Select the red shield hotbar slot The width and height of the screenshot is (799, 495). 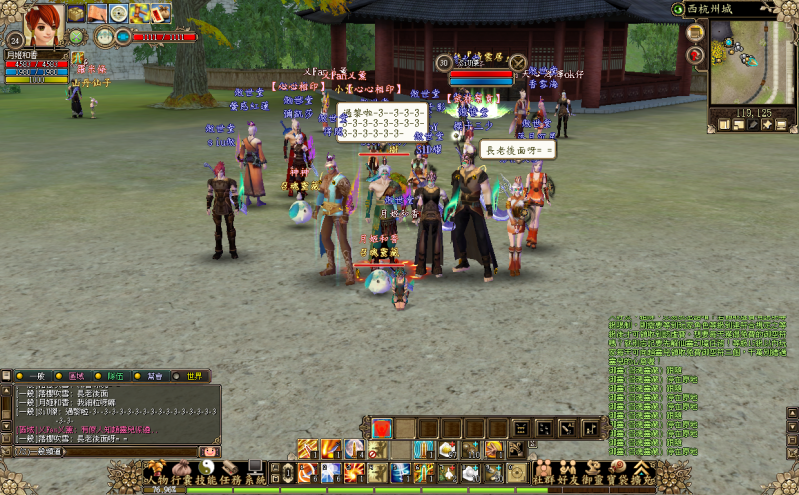[x=381, y=428]
